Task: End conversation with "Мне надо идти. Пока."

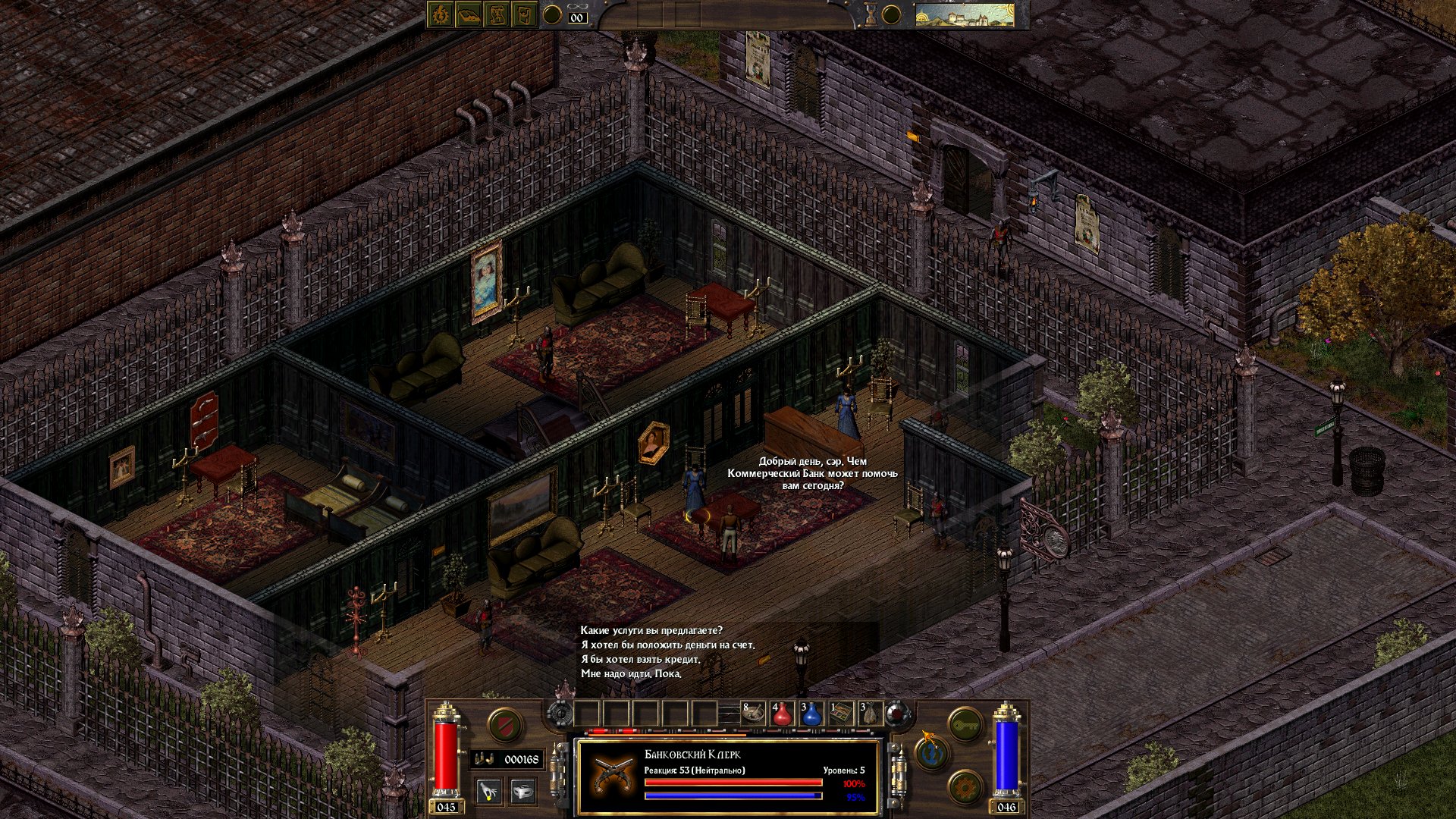Action: (x=631, y=674)
